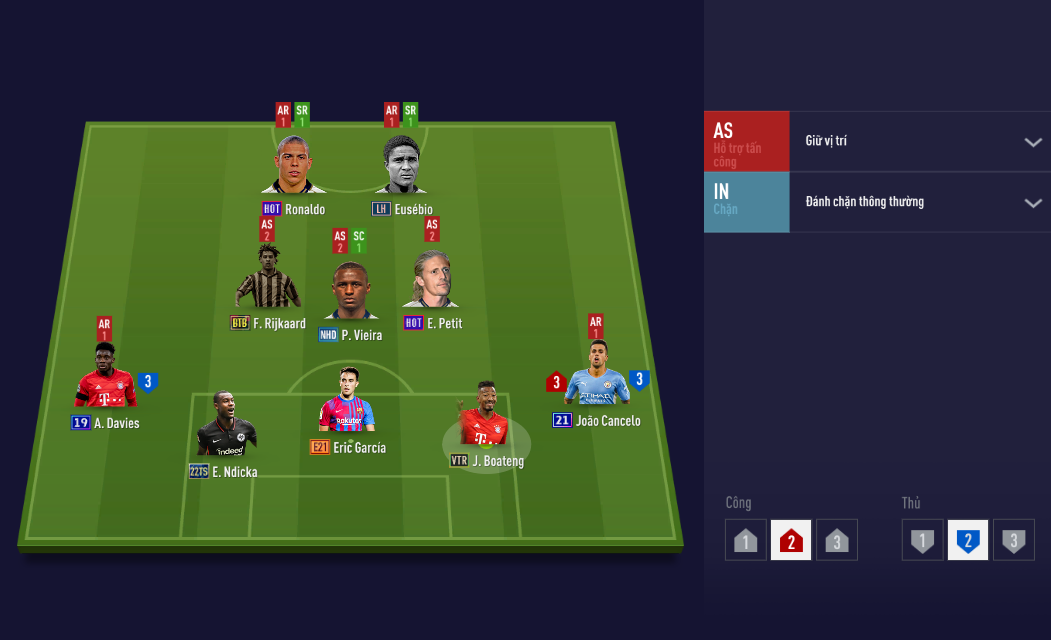Image resolution: width=1051 pixels, height=640 pixels.
Task: Set attack work rate to 2
Action: [x=791, y=541]
